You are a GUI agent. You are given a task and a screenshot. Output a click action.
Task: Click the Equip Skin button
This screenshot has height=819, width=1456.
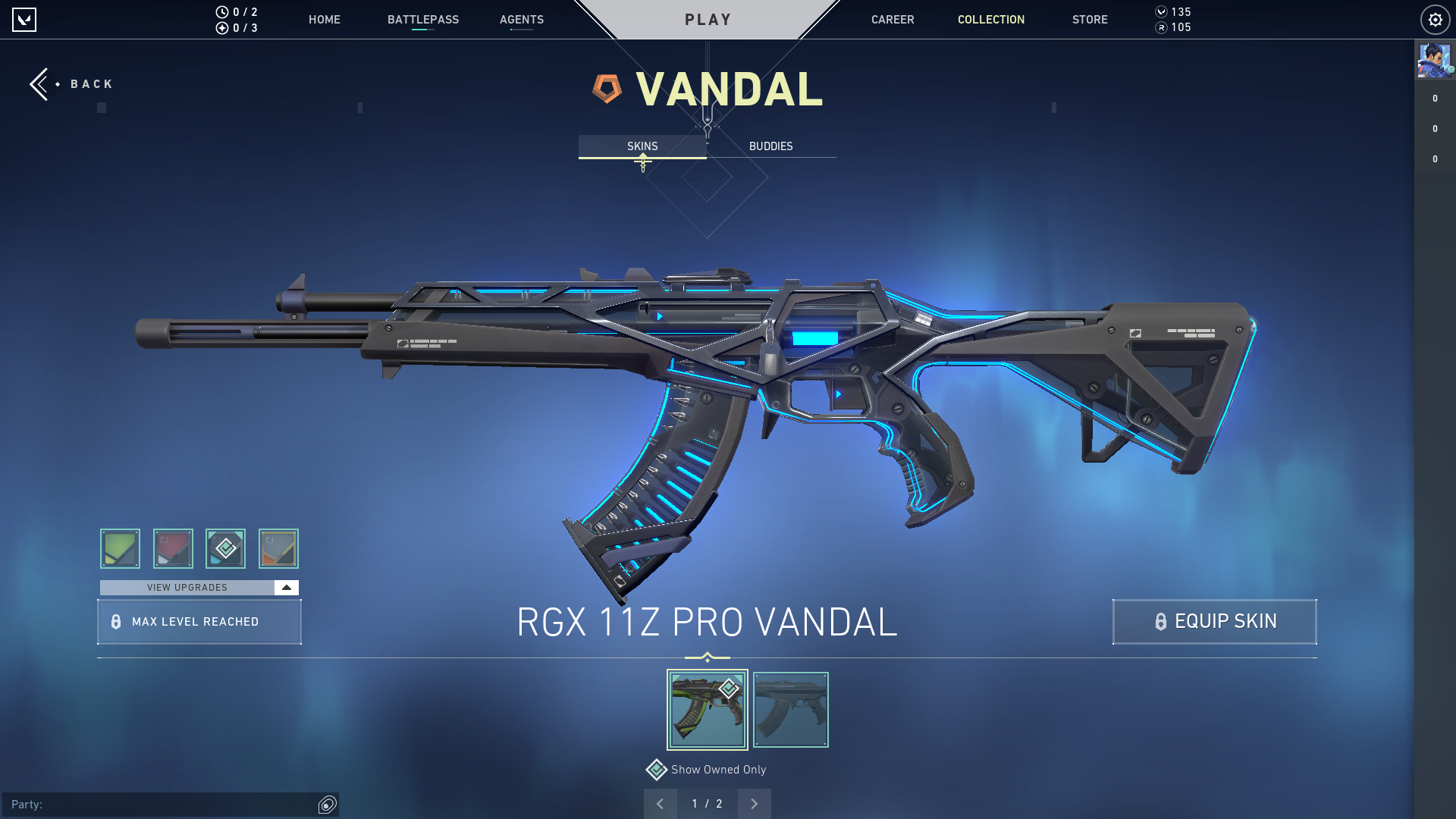tap(1214, 622)
